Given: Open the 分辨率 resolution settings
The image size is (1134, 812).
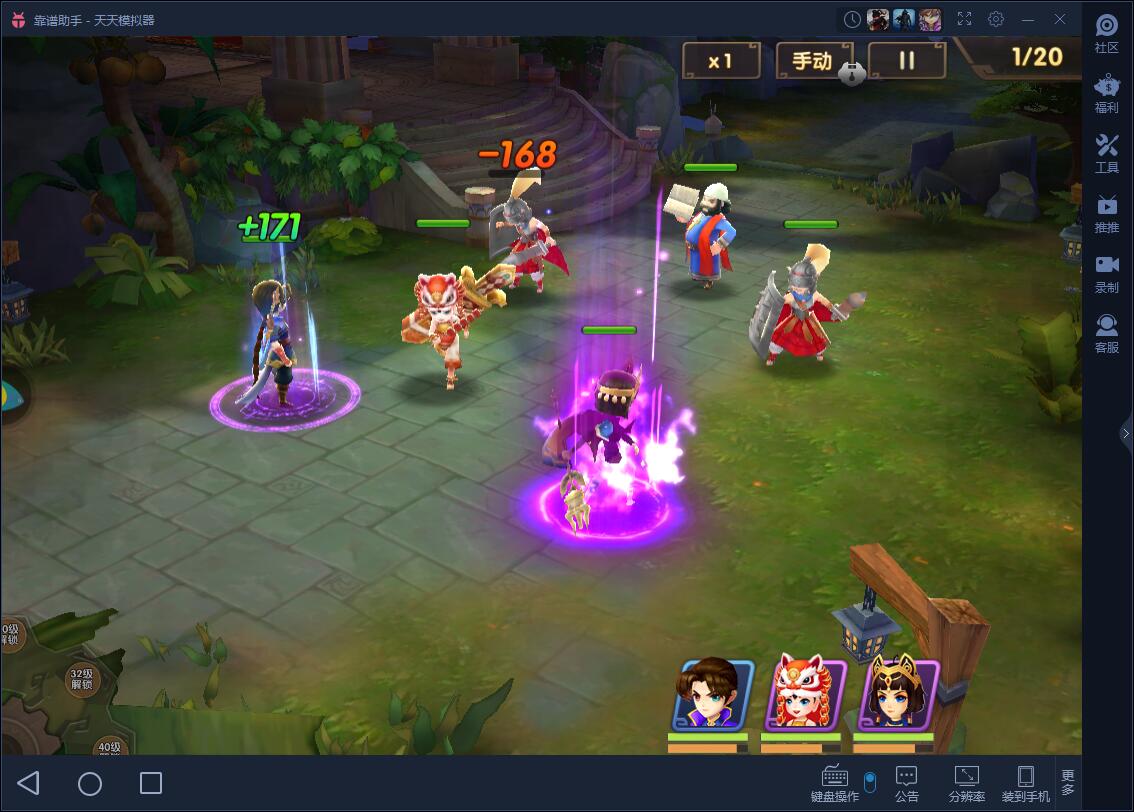Looking at the screenshot, I should pos(966,783).
